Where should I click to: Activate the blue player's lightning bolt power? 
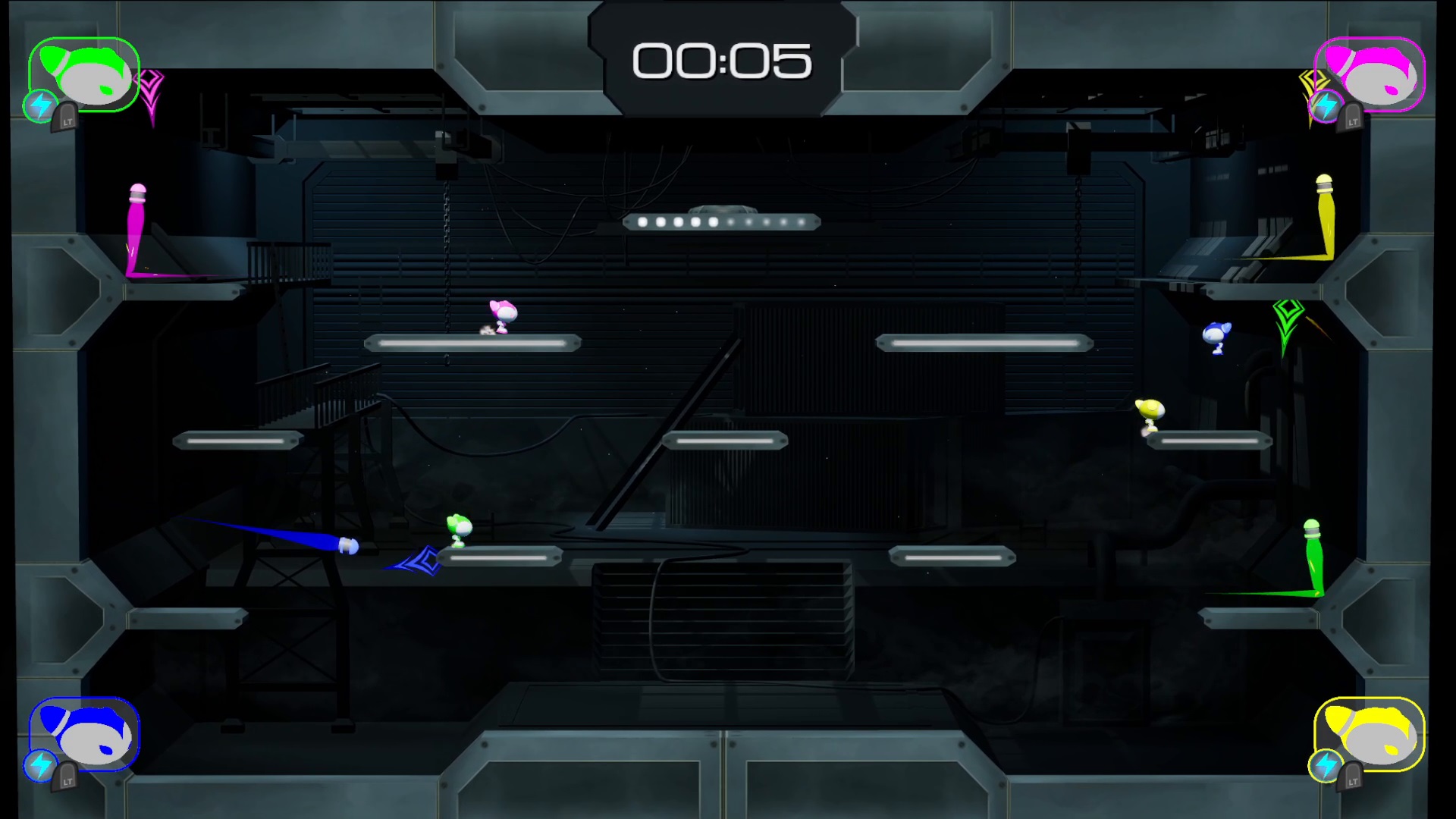(x=39, y=766)
